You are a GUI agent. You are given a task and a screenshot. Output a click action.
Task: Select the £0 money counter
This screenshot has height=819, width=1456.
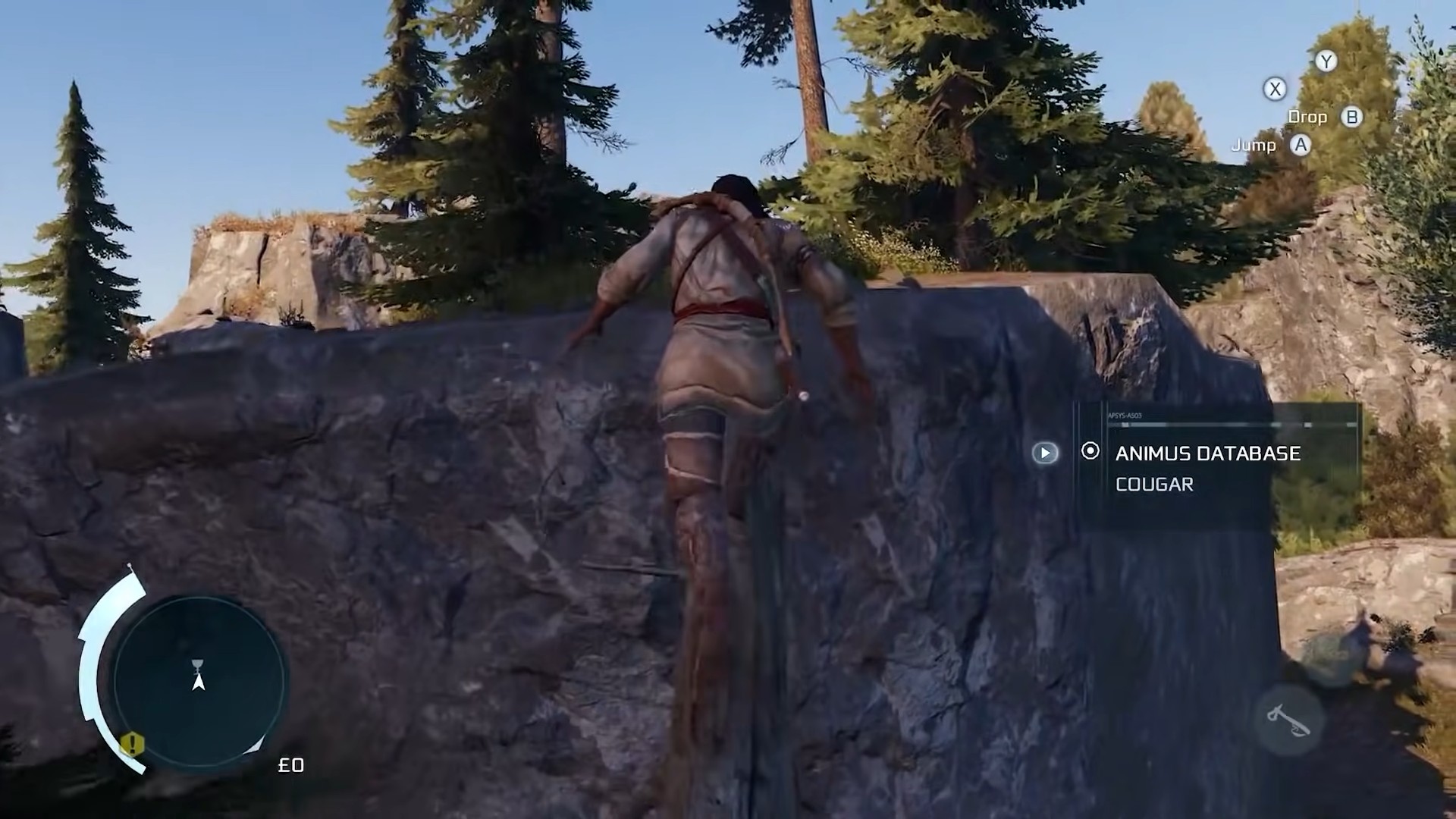[292, 765]
